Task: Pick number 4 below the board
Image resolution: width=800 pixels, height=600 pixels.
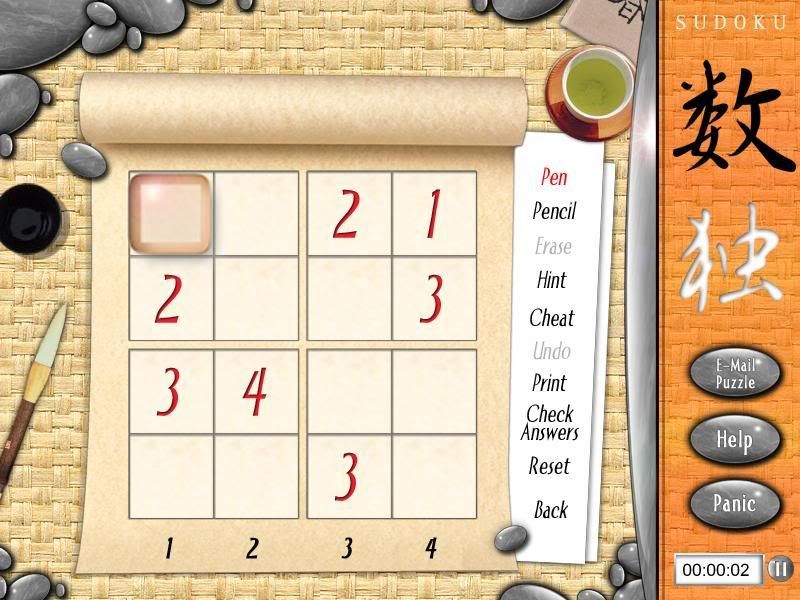Action: coord(431,548)
